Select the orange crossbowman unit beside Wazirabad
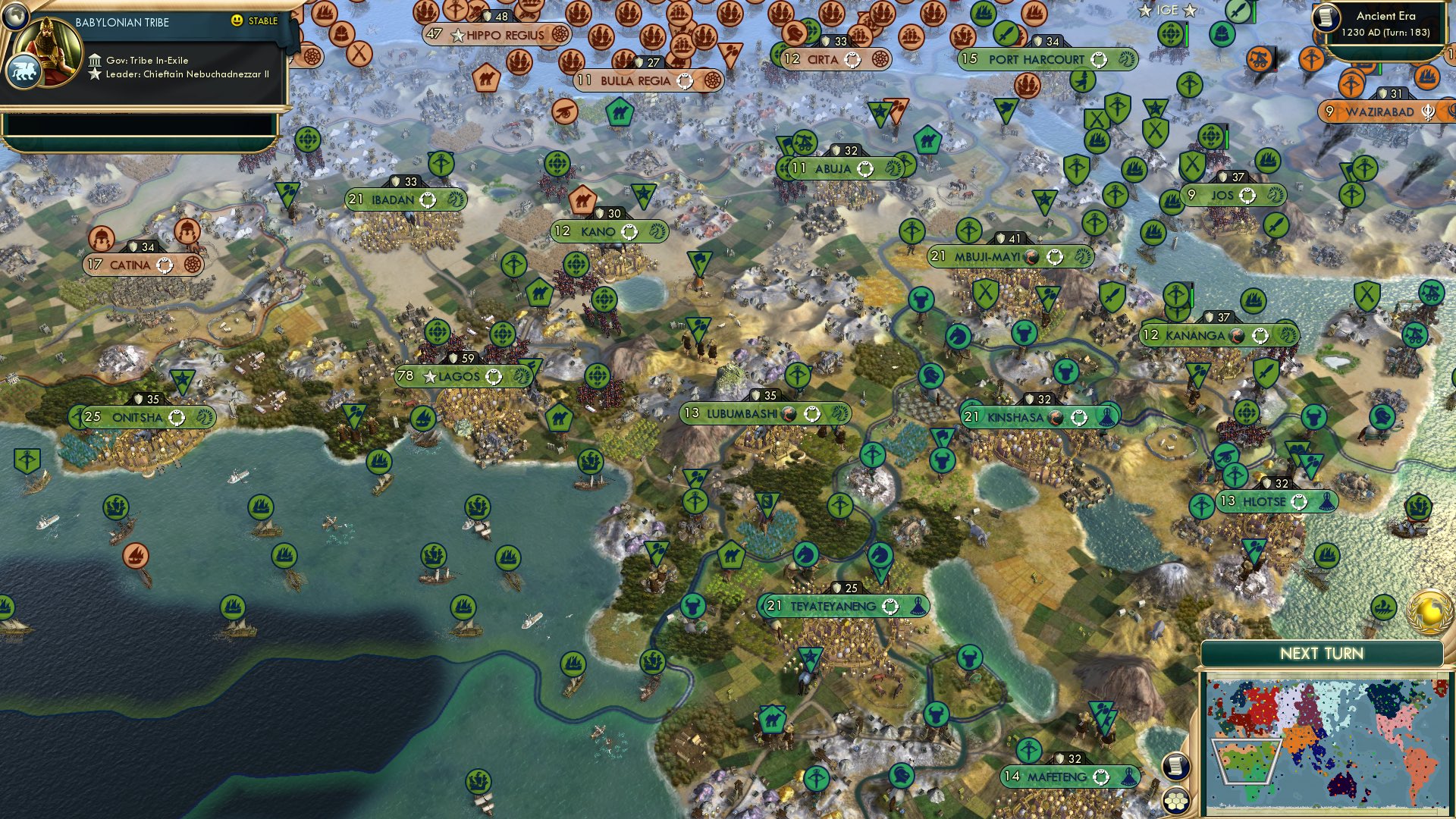1456x819 pixels. coord(1351,84)
